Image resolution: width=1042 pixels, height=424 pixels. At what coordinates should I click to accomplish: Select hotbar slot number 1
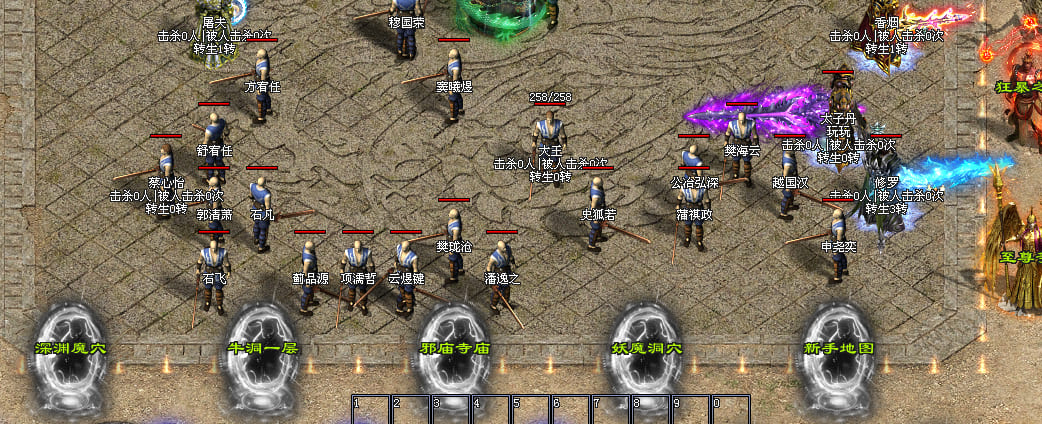pos(371,410)
